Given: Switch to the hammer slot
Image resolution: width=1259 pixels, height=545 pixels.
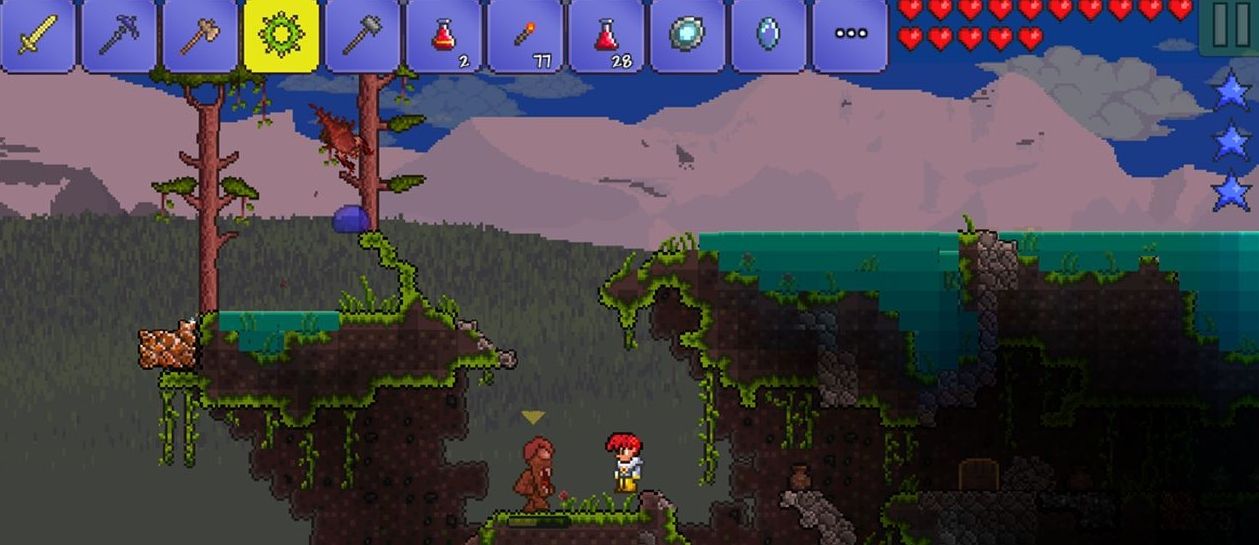Looking at the screenshot, I should click(362, 35).
